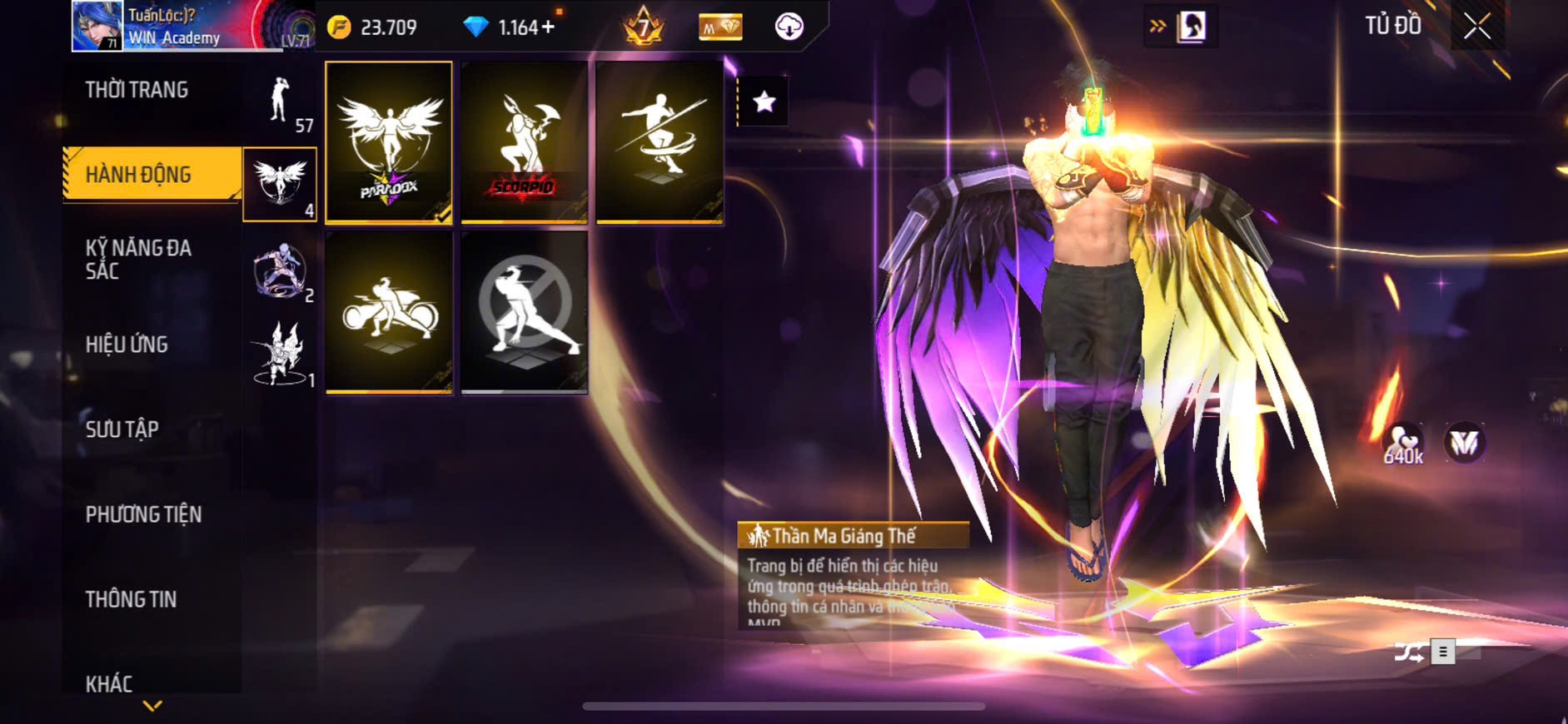
Task: Open the Thời Trang category
Action: click(137, 90)
